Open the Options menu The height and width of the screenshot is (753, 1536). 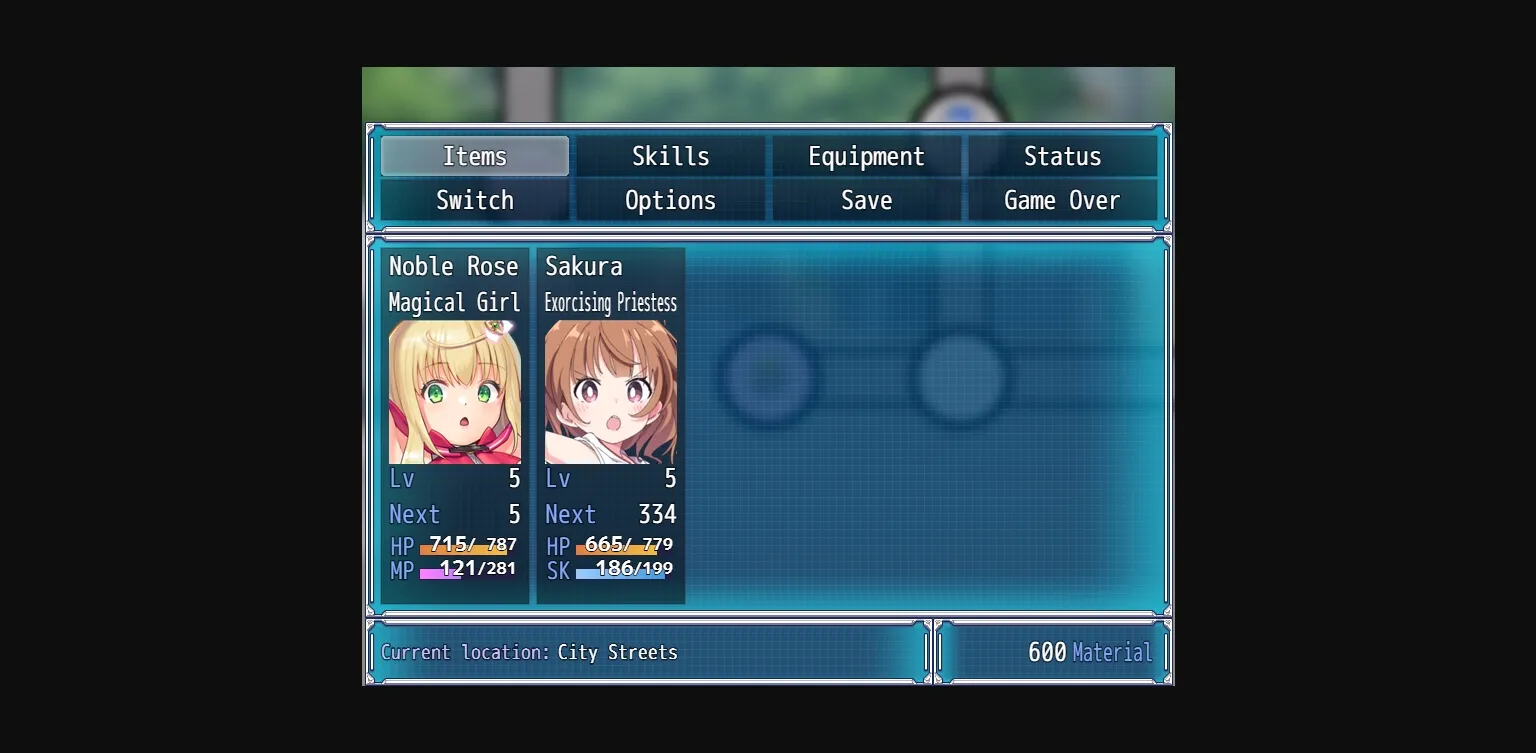[670, 200]
